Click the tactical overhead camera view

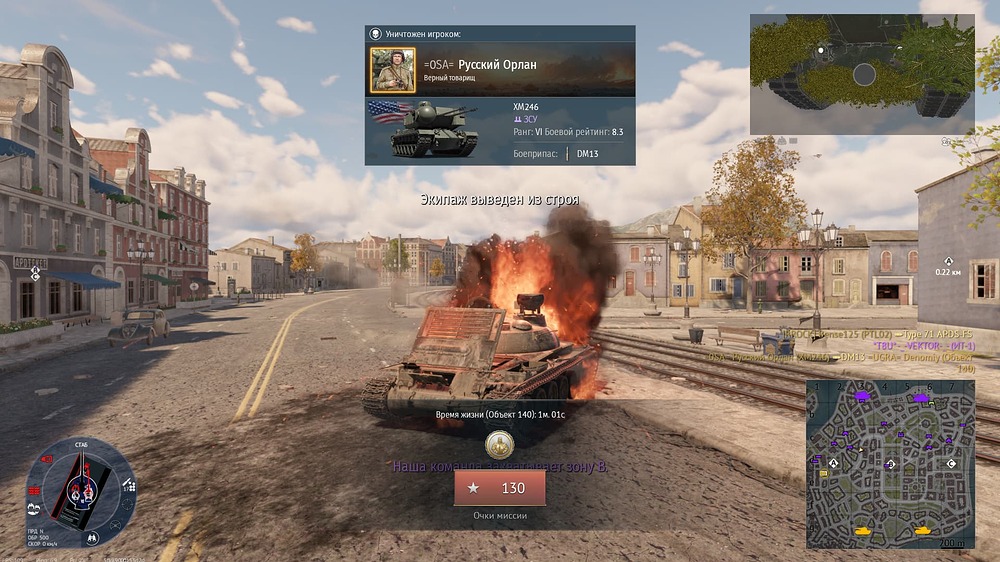[x=862, y=74]
